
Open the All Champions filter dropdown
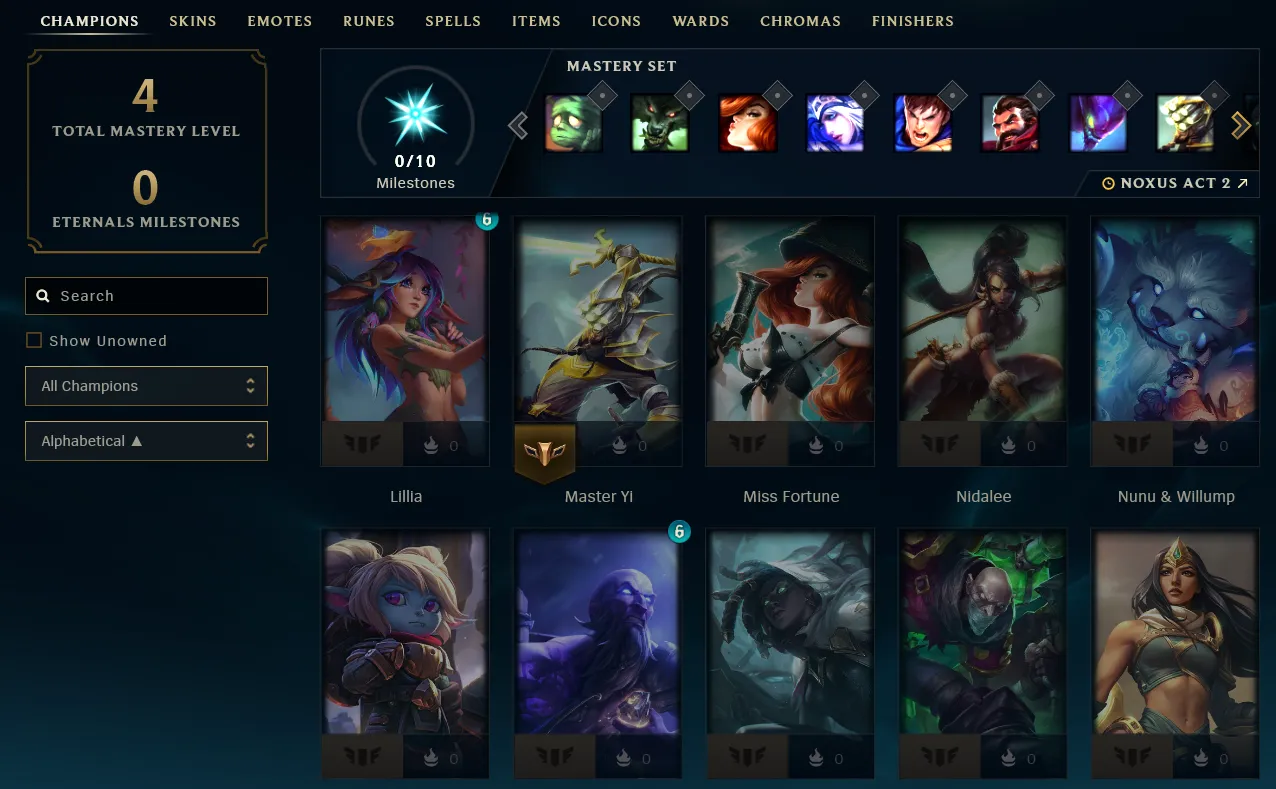point(147,386)
